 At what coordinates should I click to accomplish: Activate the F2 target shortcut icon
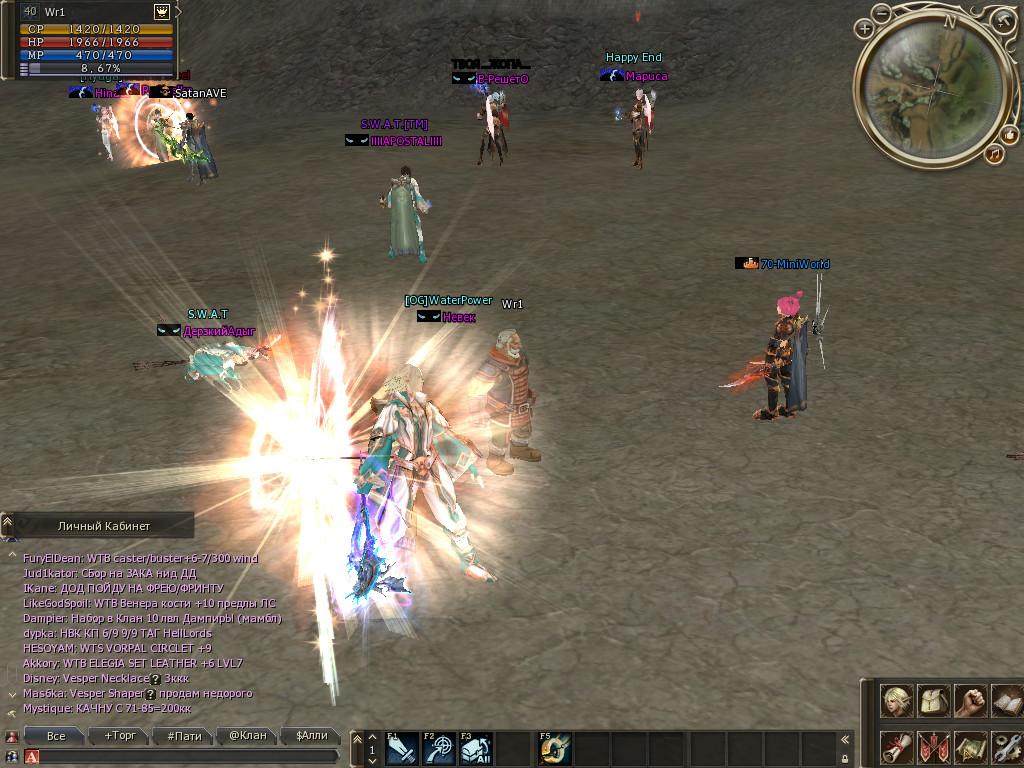tap(438, 749)
